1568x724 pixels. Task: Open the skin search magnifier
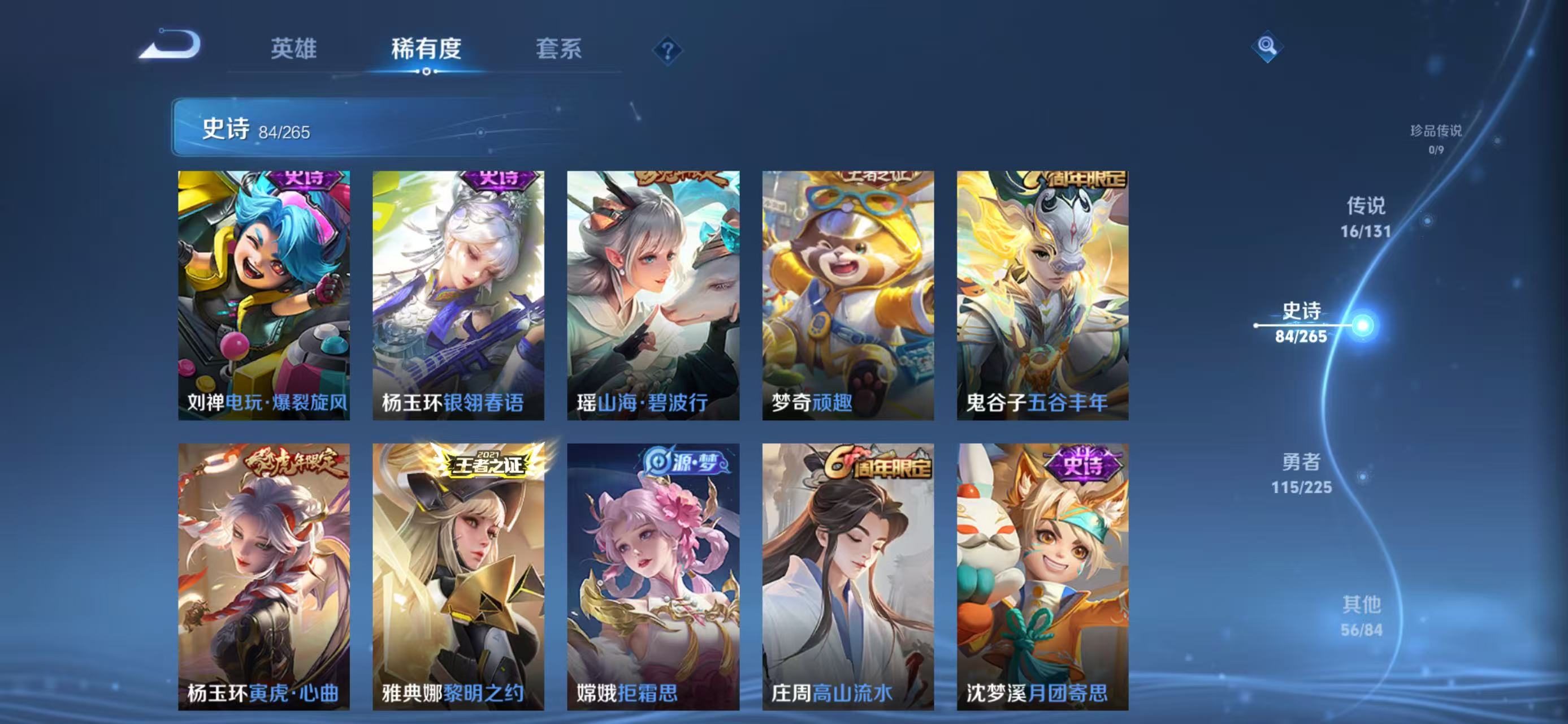point(1267,46)
